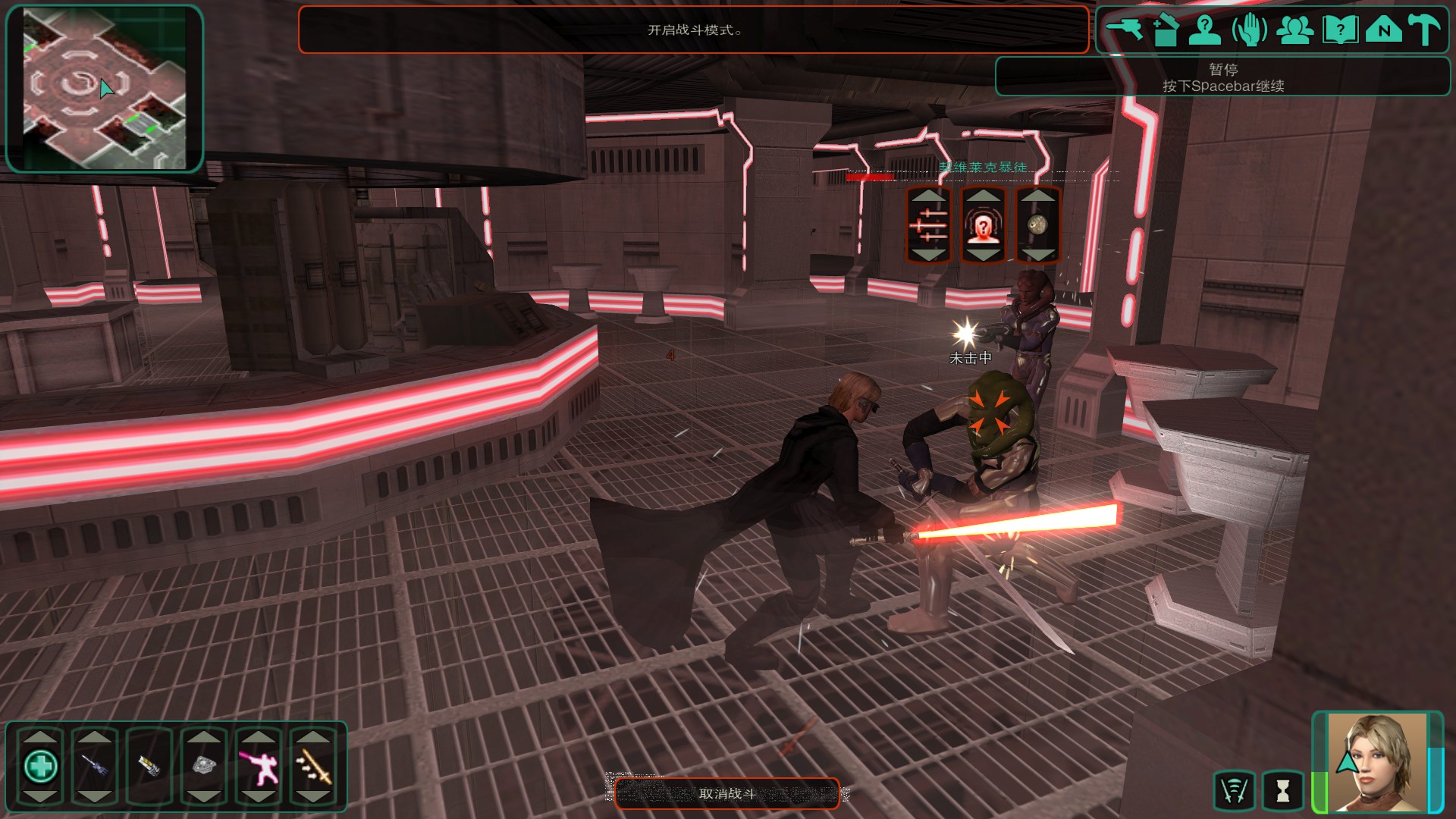Open the journal book icon
Screen dimensions: 1456x819
point(1340,30)
